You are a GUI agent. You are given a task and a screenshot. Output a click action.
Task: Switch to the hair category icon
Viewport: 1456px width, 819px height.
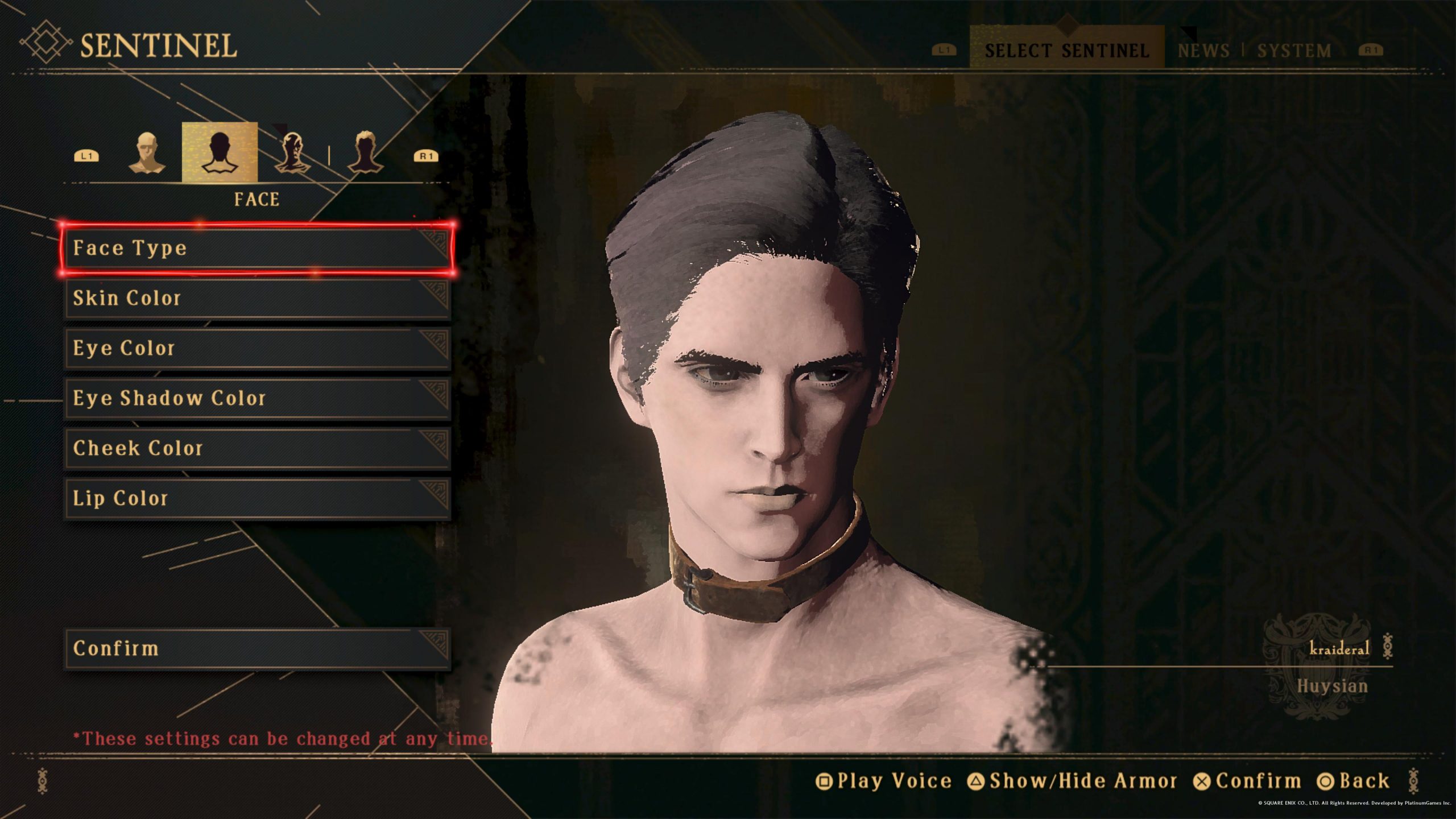click(x=367, y=154)
